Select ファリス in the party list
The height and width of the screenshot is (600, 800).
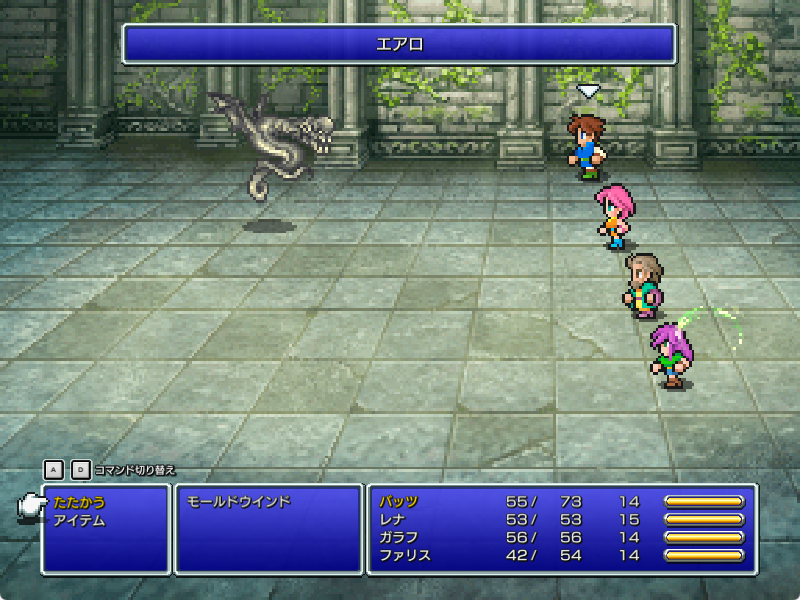pyautogui.click(x=405, y=555)
